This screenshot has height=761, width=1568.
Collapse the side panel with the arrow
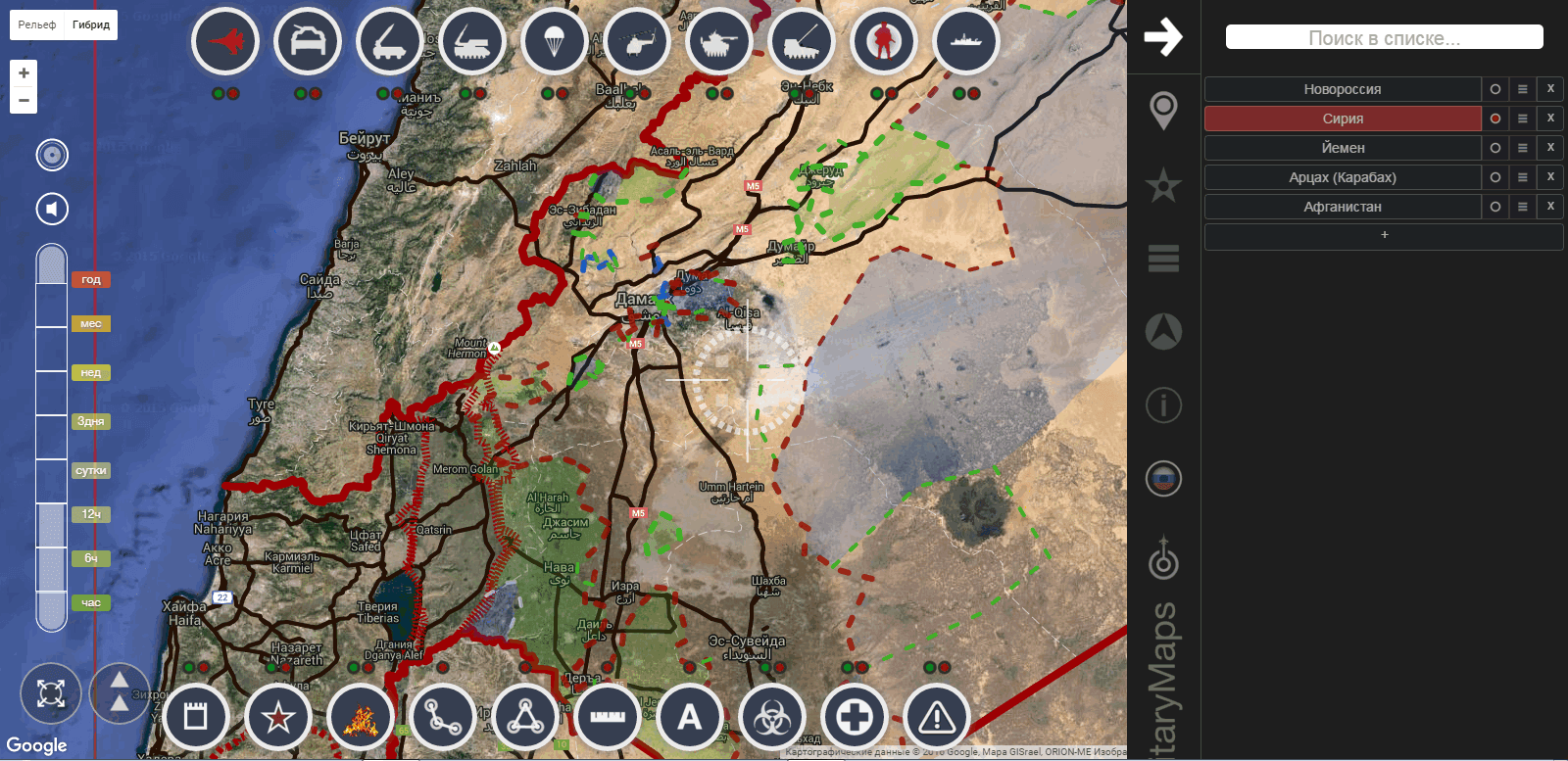click(x=1163, y=37)
